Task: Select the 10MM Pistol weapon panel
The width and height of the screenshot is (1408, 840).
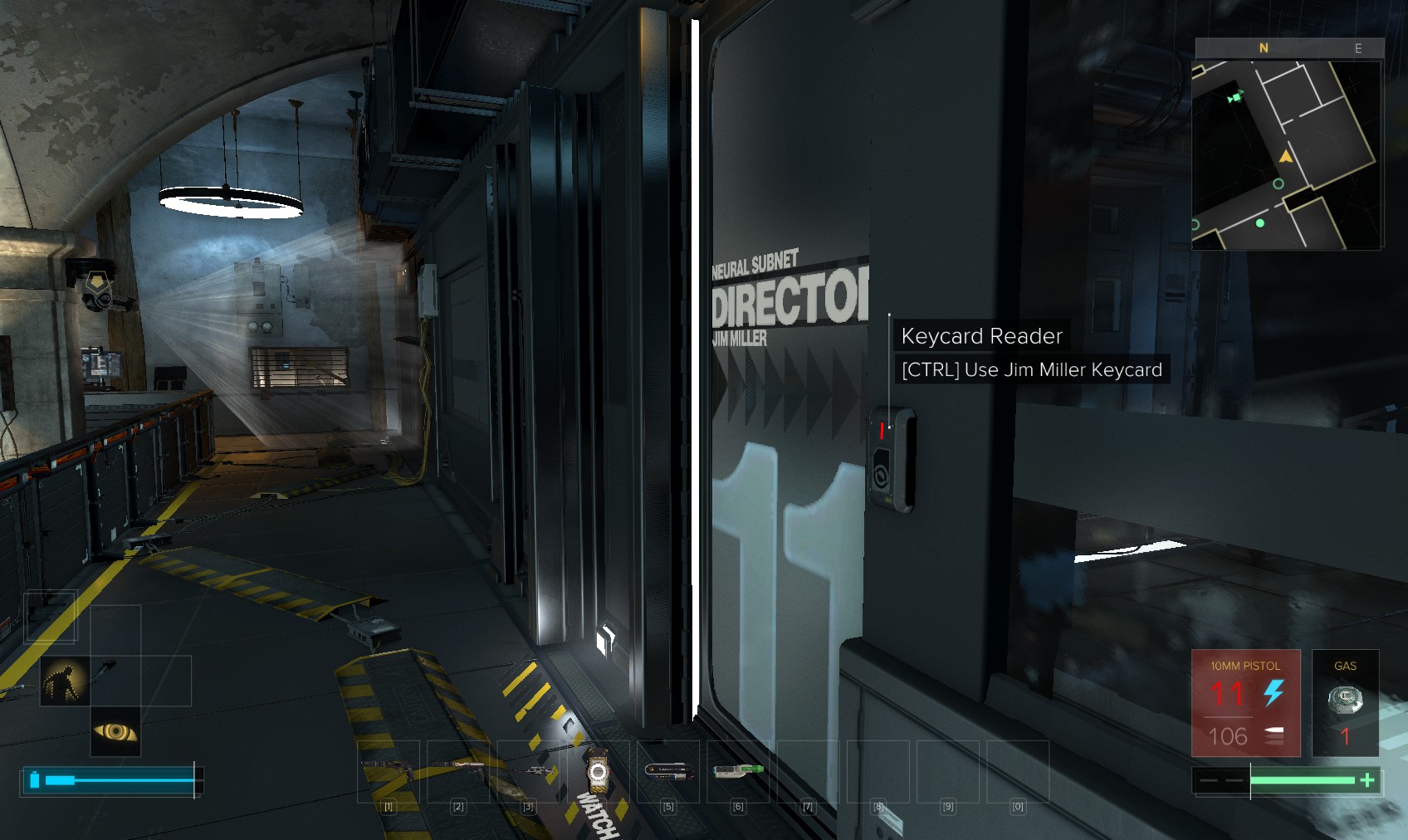Action: [1245, 702]
